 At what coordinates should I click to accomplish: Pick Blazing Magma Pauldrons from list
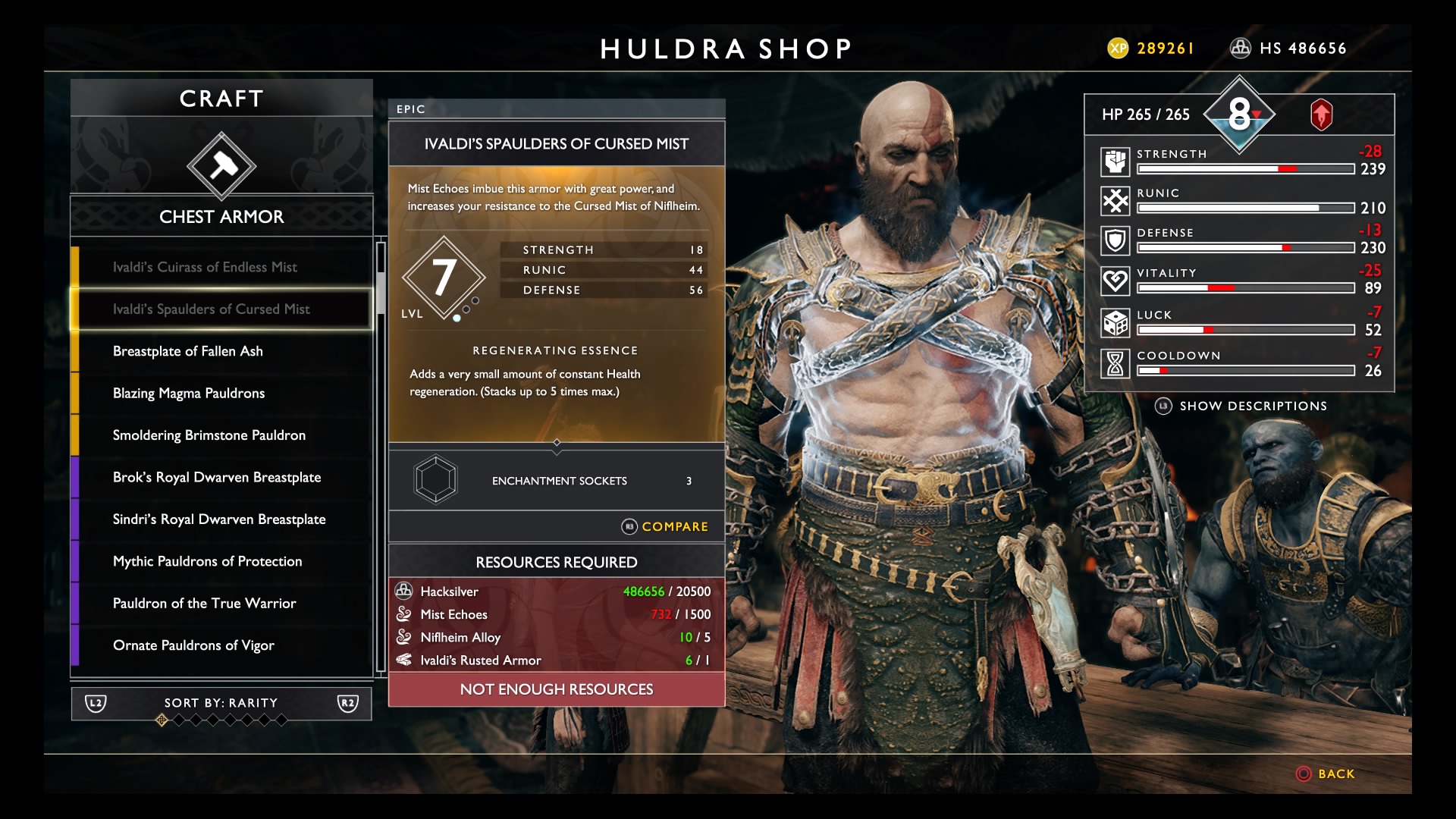[189, 393]
